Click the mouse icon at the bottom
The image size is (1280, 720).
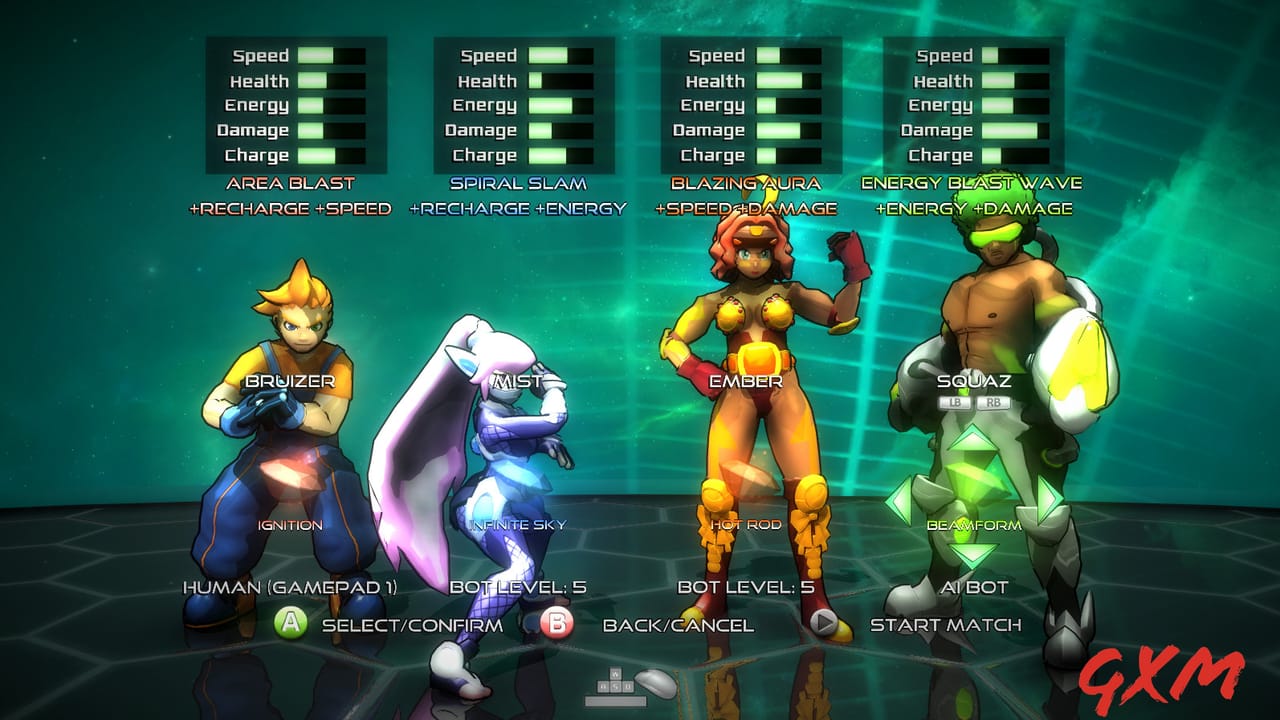656,684
